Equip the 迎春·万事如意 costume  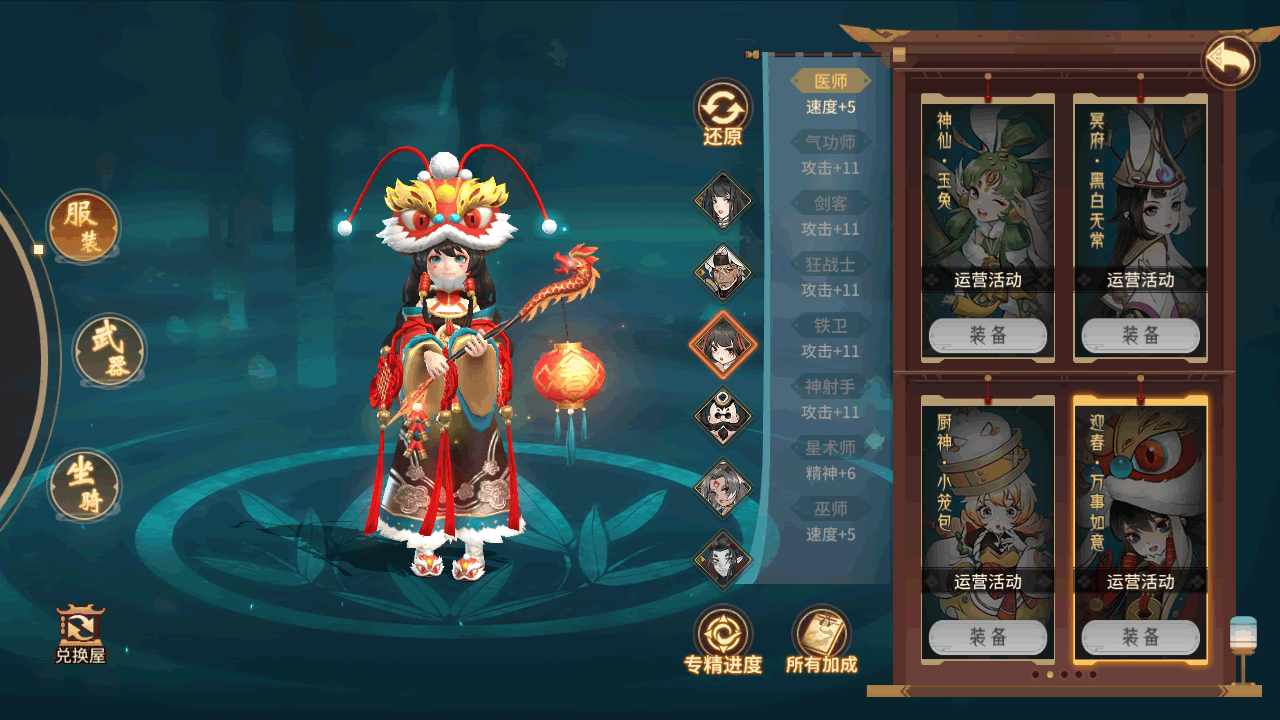[x=1140, y=637]
